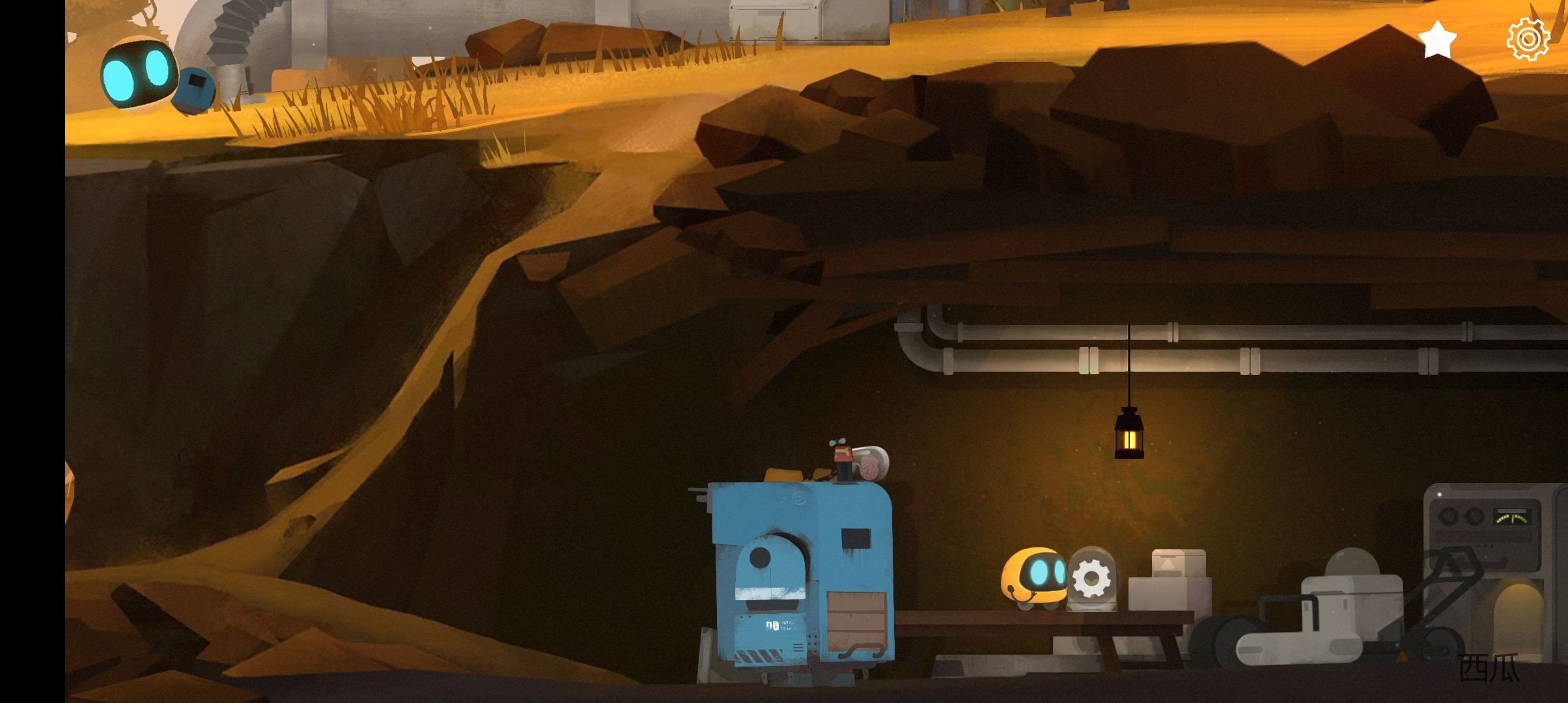Tap the white star icon
The height and width of the screenshot is (703, 1568).
pyautogui.click(x=1436, y=40)
